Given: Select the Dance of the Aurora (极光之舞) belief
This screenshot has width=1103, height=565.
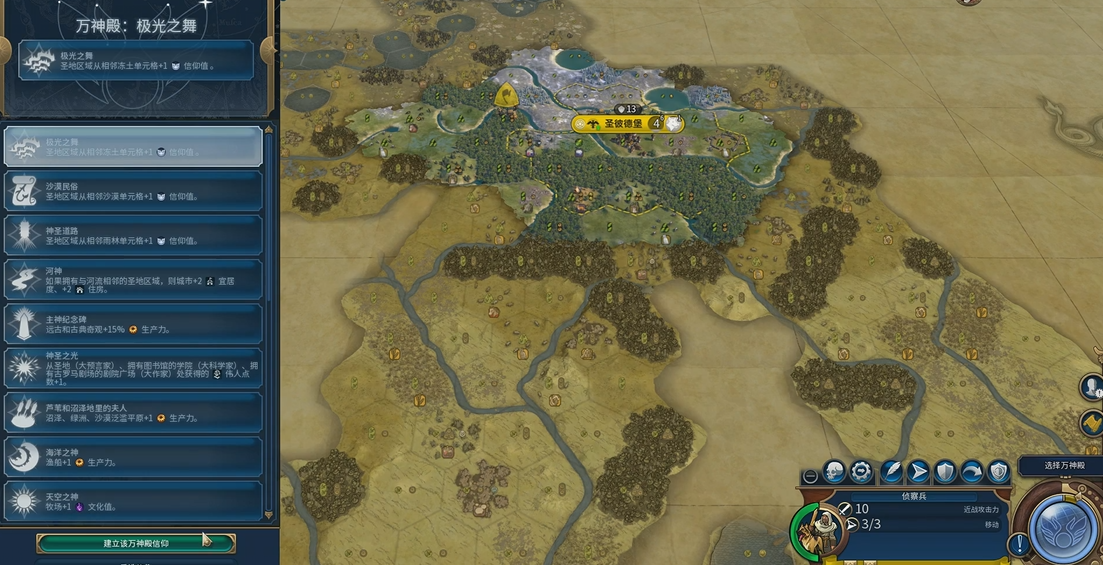Looking at the screenshot, I should tap(134, 146).
